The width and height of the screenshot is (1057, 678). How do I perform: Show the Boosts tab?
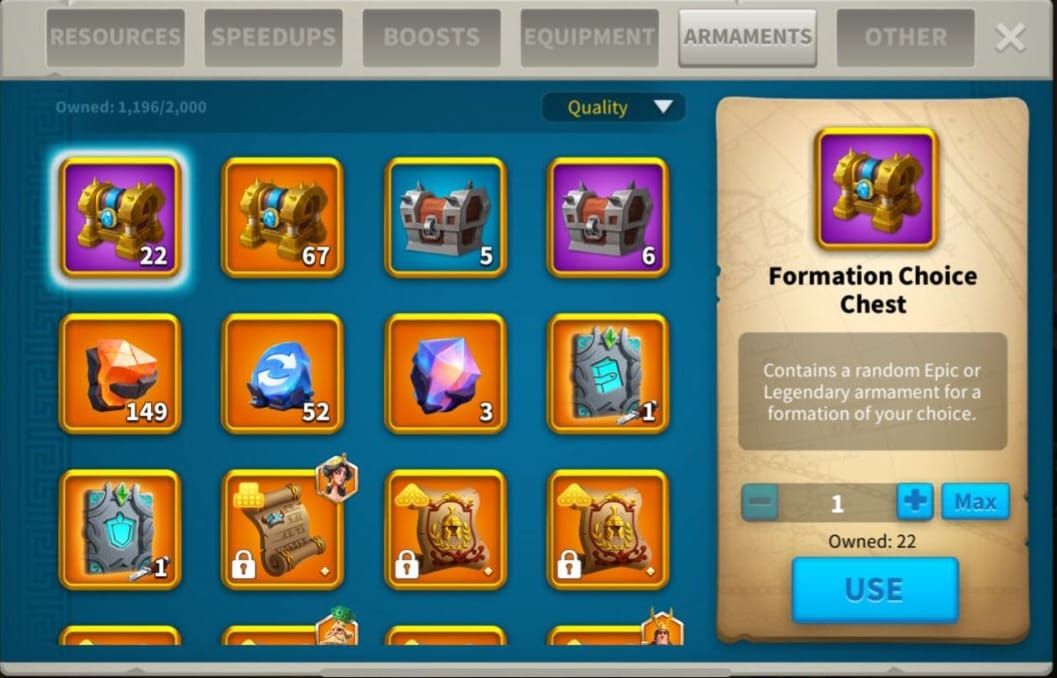pos(431,38)
